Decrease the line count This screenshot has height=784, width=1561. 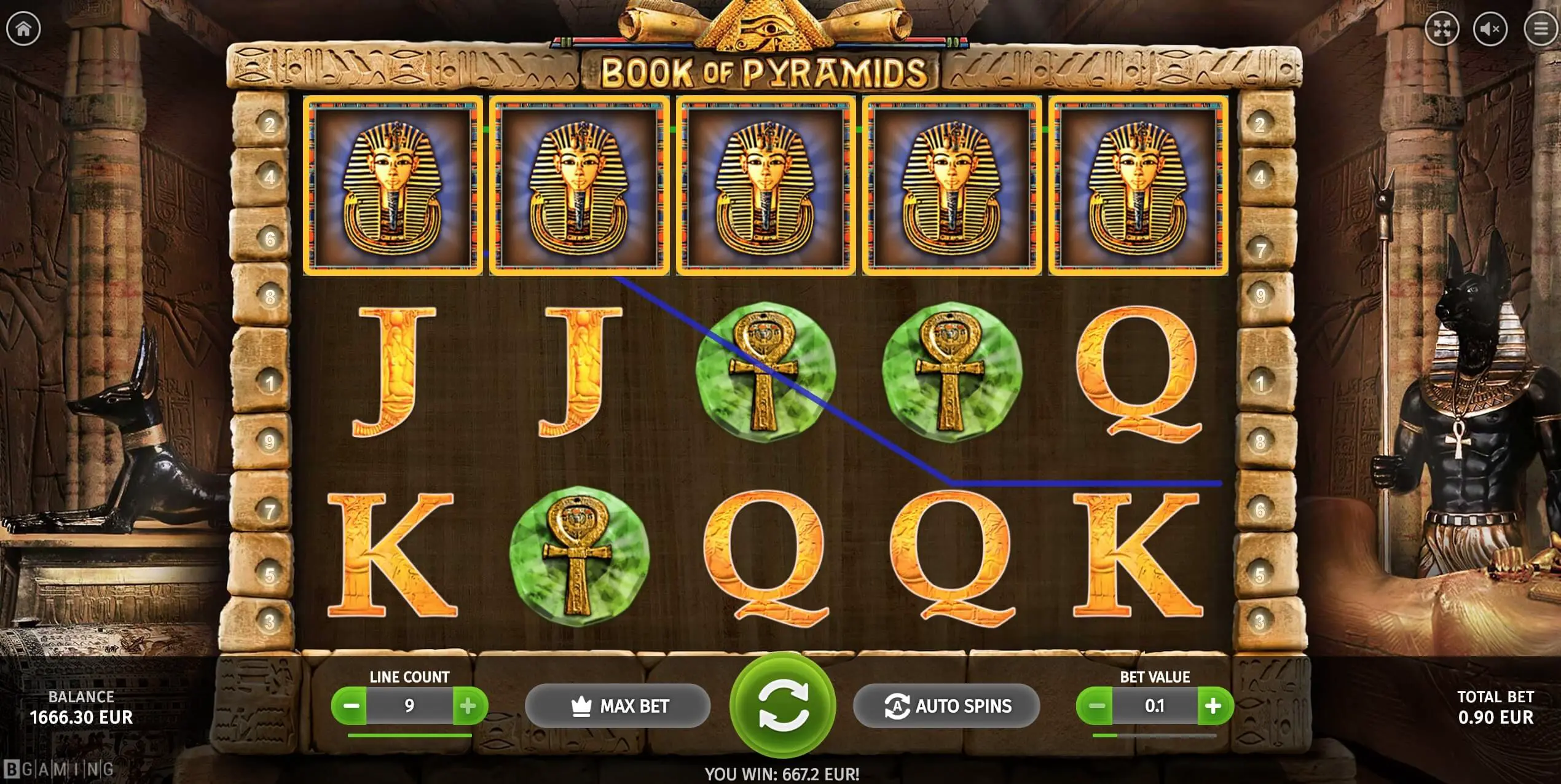(x=351, y=706)
